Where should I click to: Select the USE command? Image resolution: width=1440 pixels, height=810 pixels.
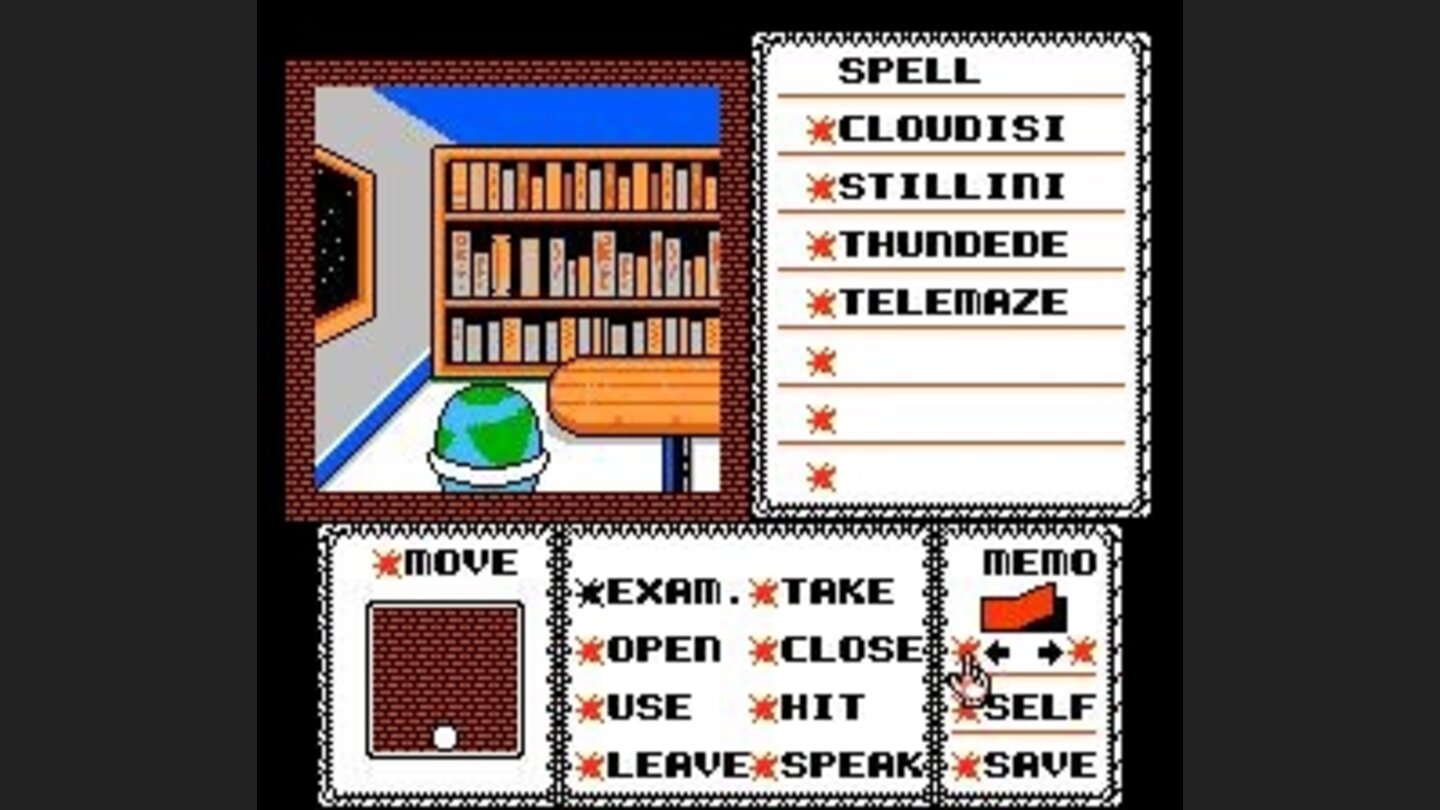tap(640, 706)
